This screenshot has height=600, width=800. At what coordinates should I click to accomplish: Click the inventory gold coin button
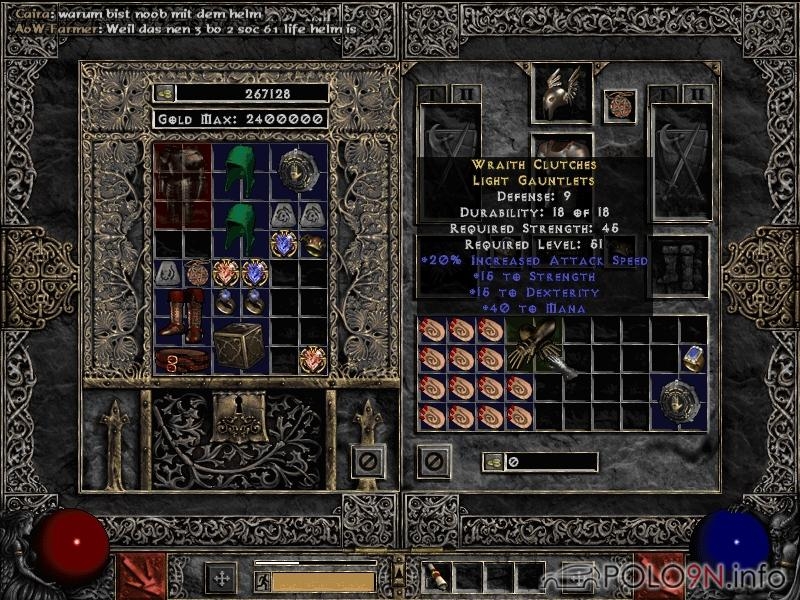[x=492, y=462]
